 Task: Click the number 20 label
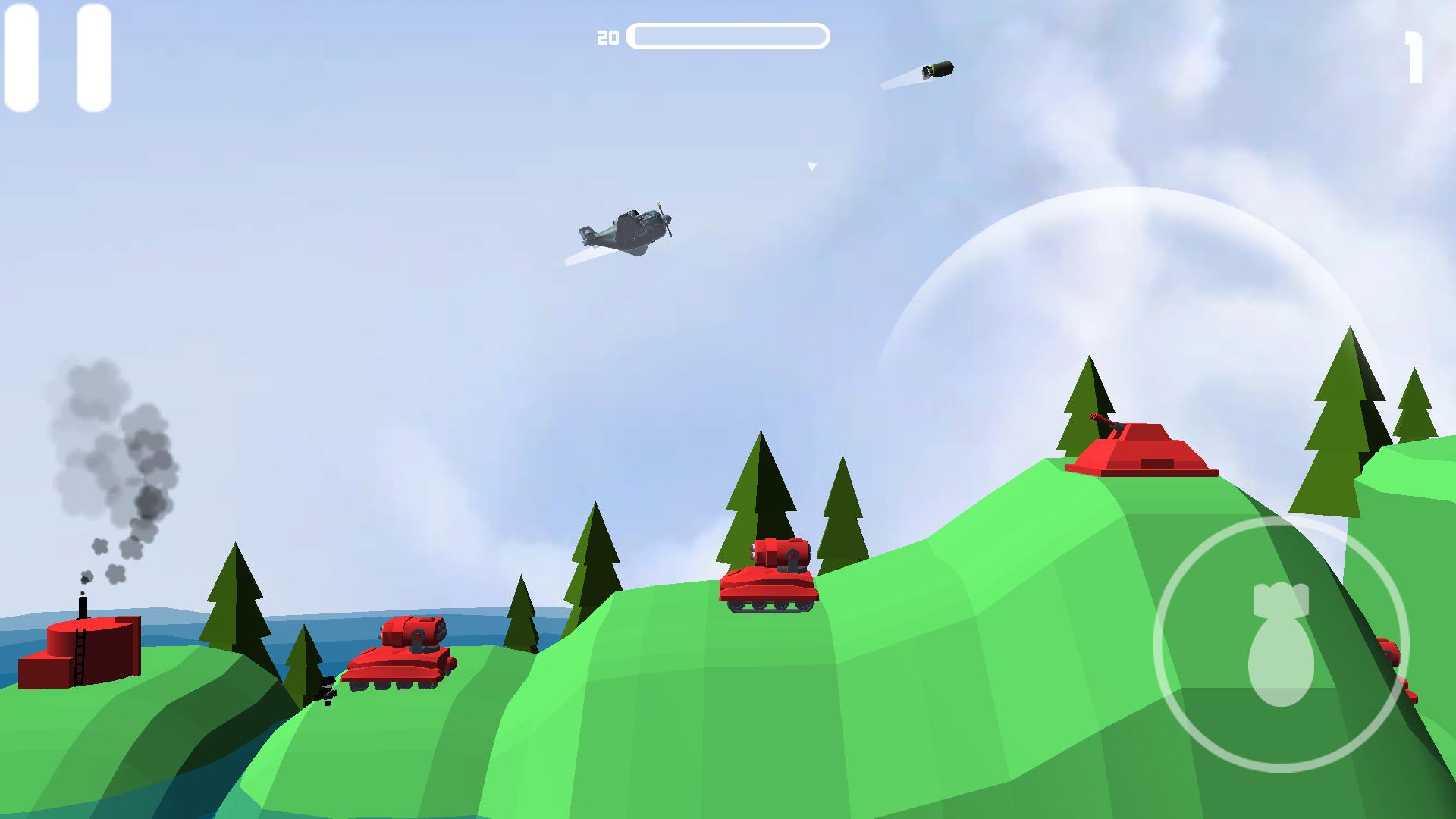click(607, 35)
